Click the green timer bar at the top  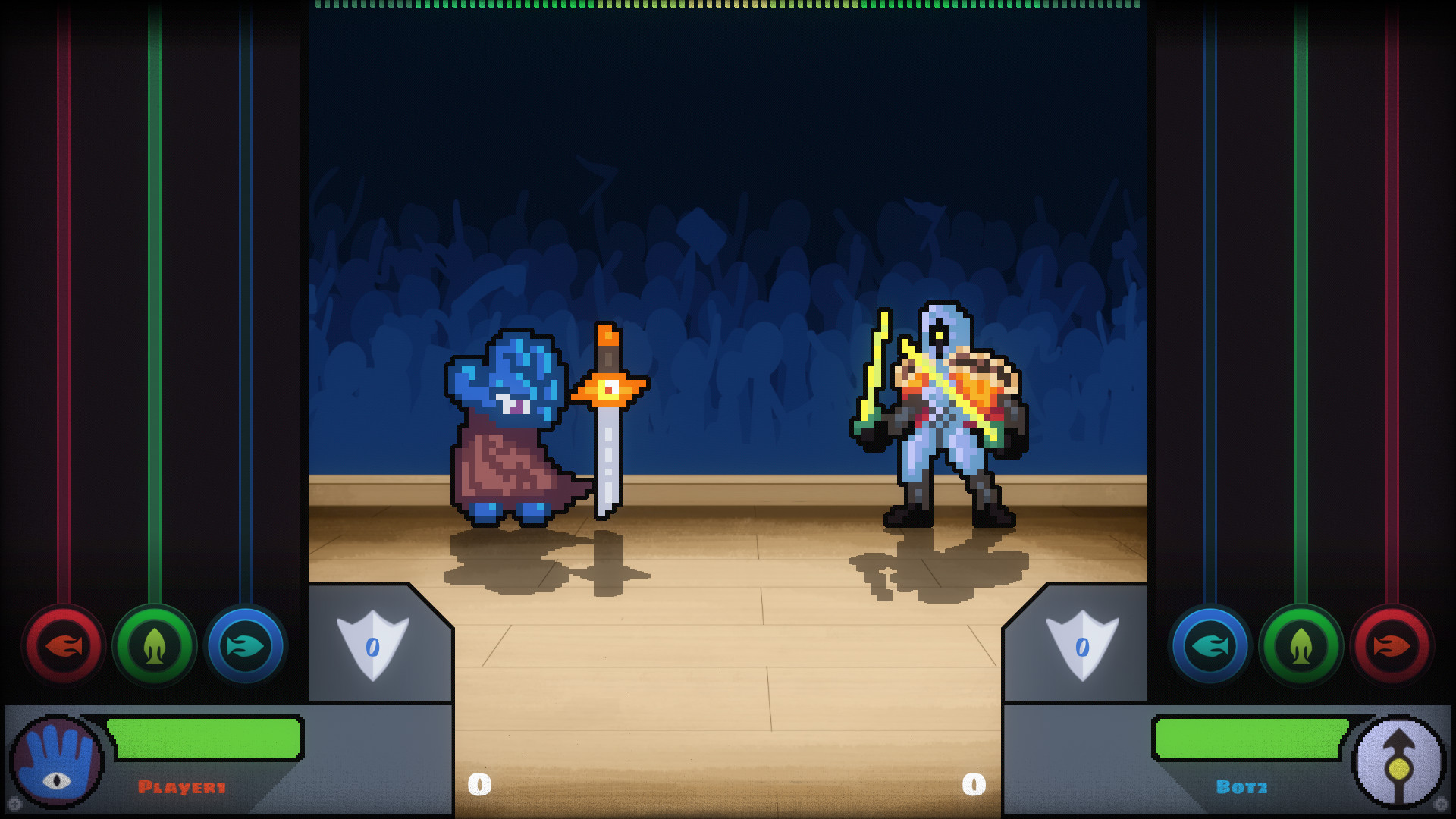[x=728, y=8]
